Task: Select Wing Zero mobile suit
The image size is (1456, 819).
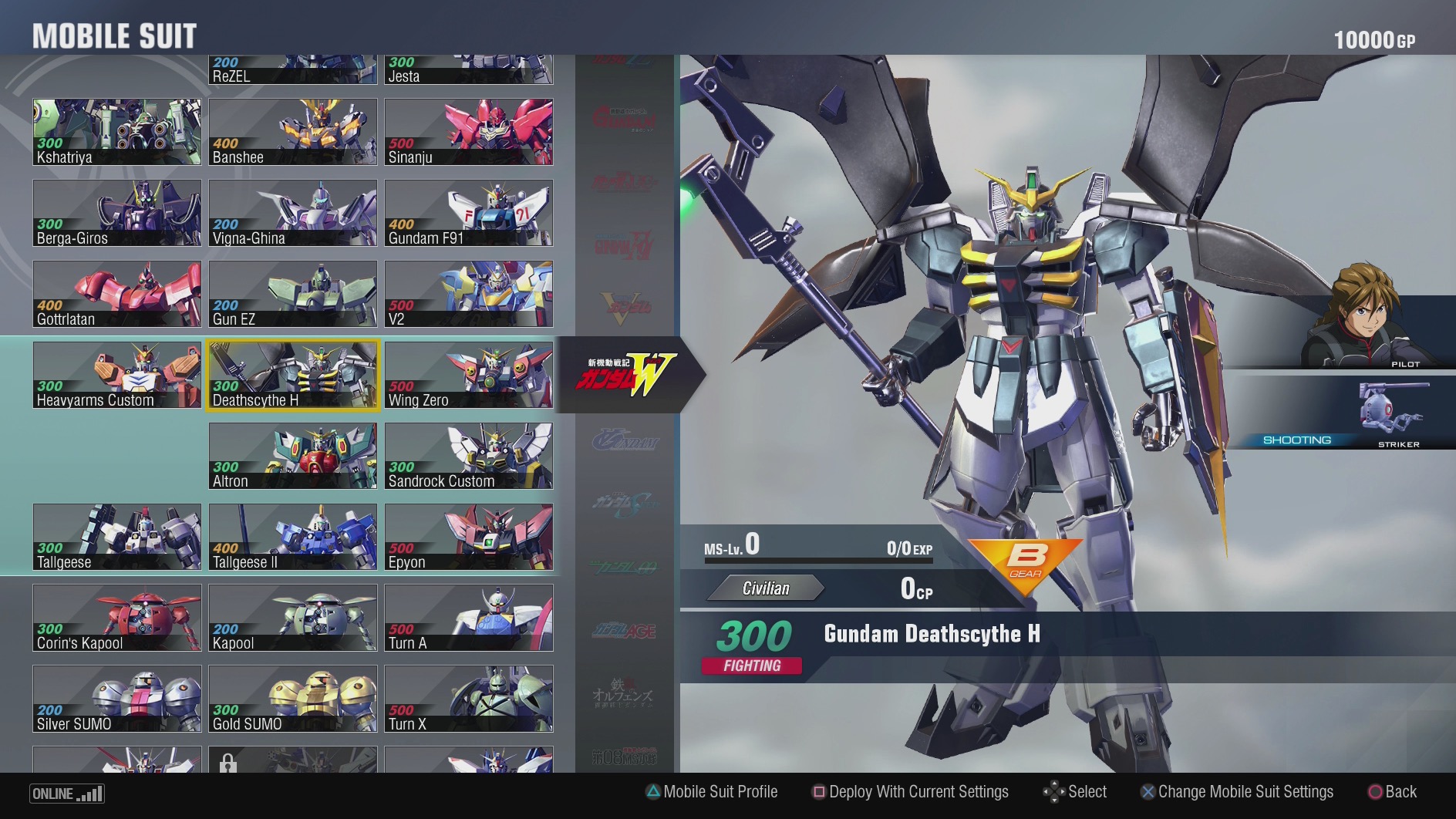Action: tap(467, 375)
